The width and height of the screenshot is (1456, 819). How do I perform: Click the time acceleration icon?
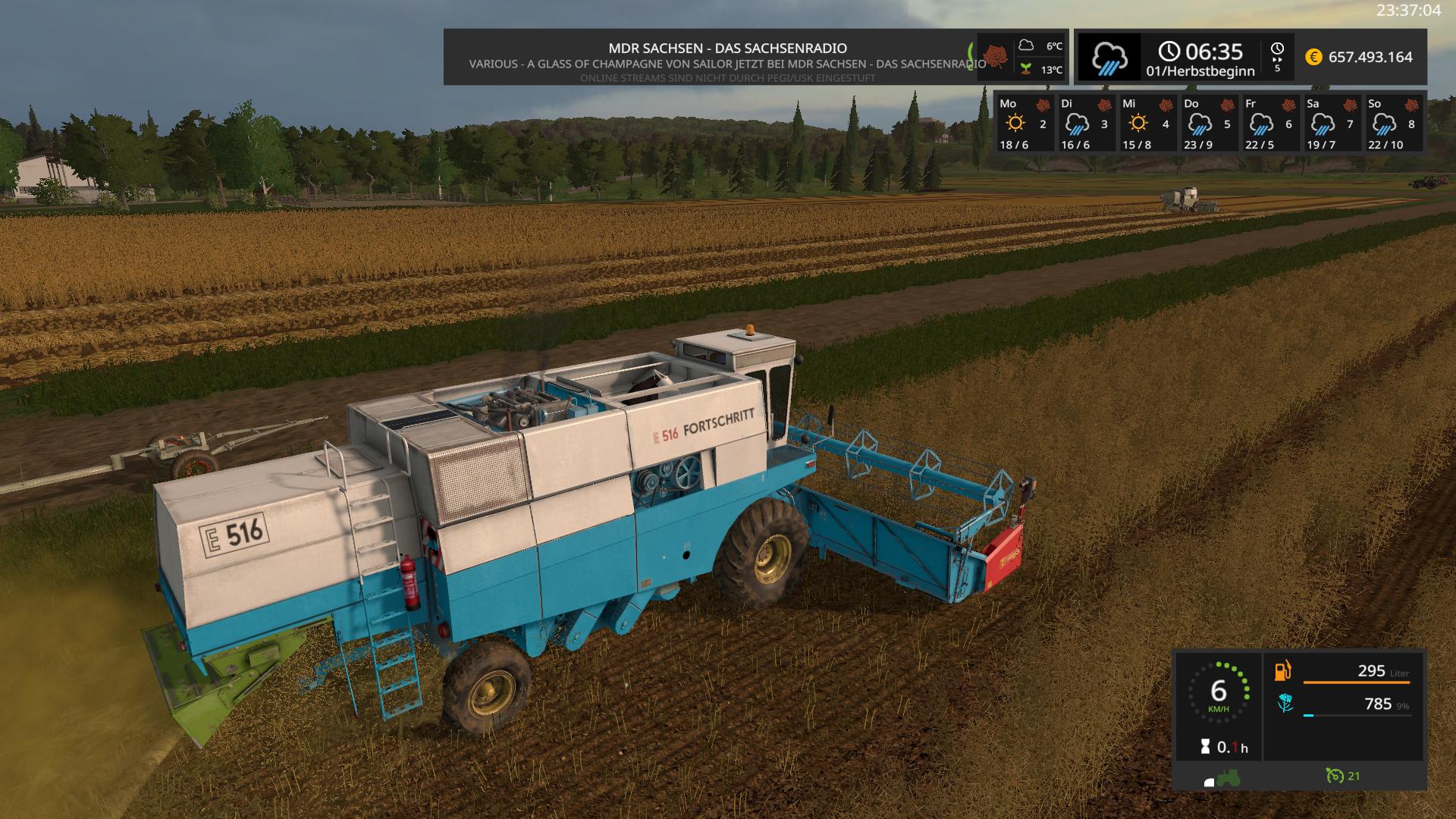pos(1277,56)
